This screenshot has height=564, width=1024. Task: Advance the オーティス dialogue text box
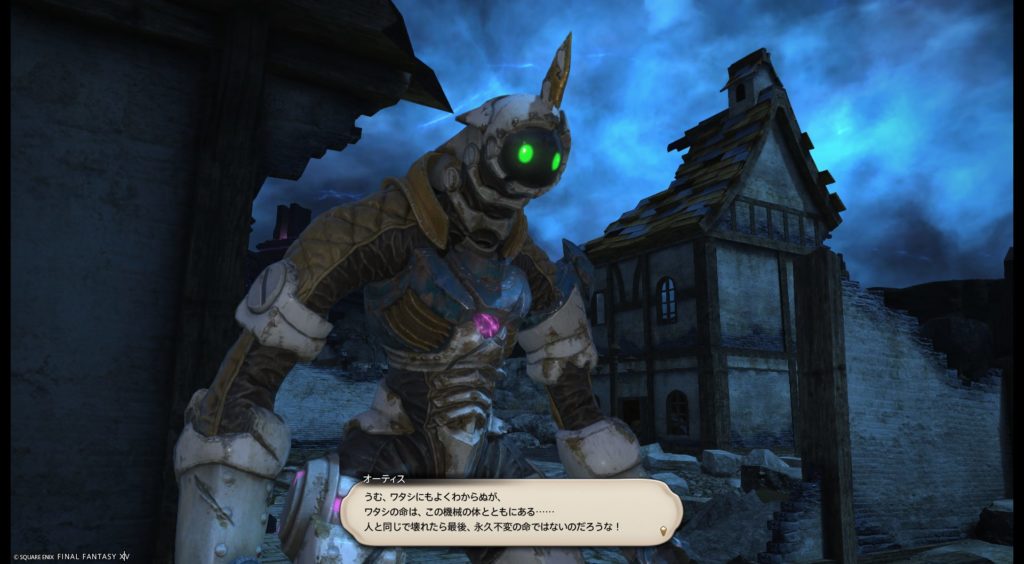(x=508, y=510)
